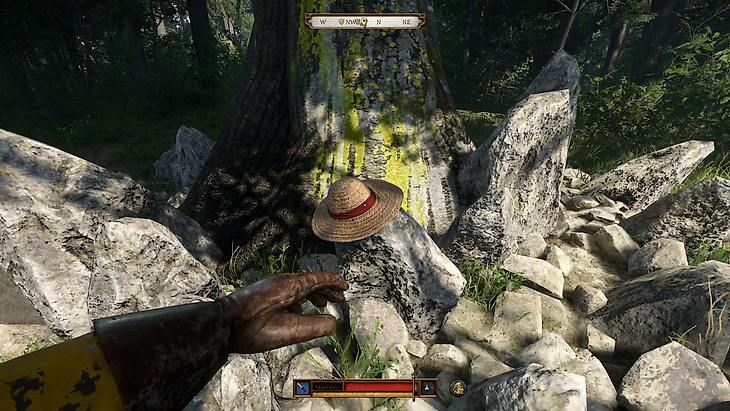Click the round gold status icon
730x411 pixels.
pyautogui.click(x=458, y=387)
